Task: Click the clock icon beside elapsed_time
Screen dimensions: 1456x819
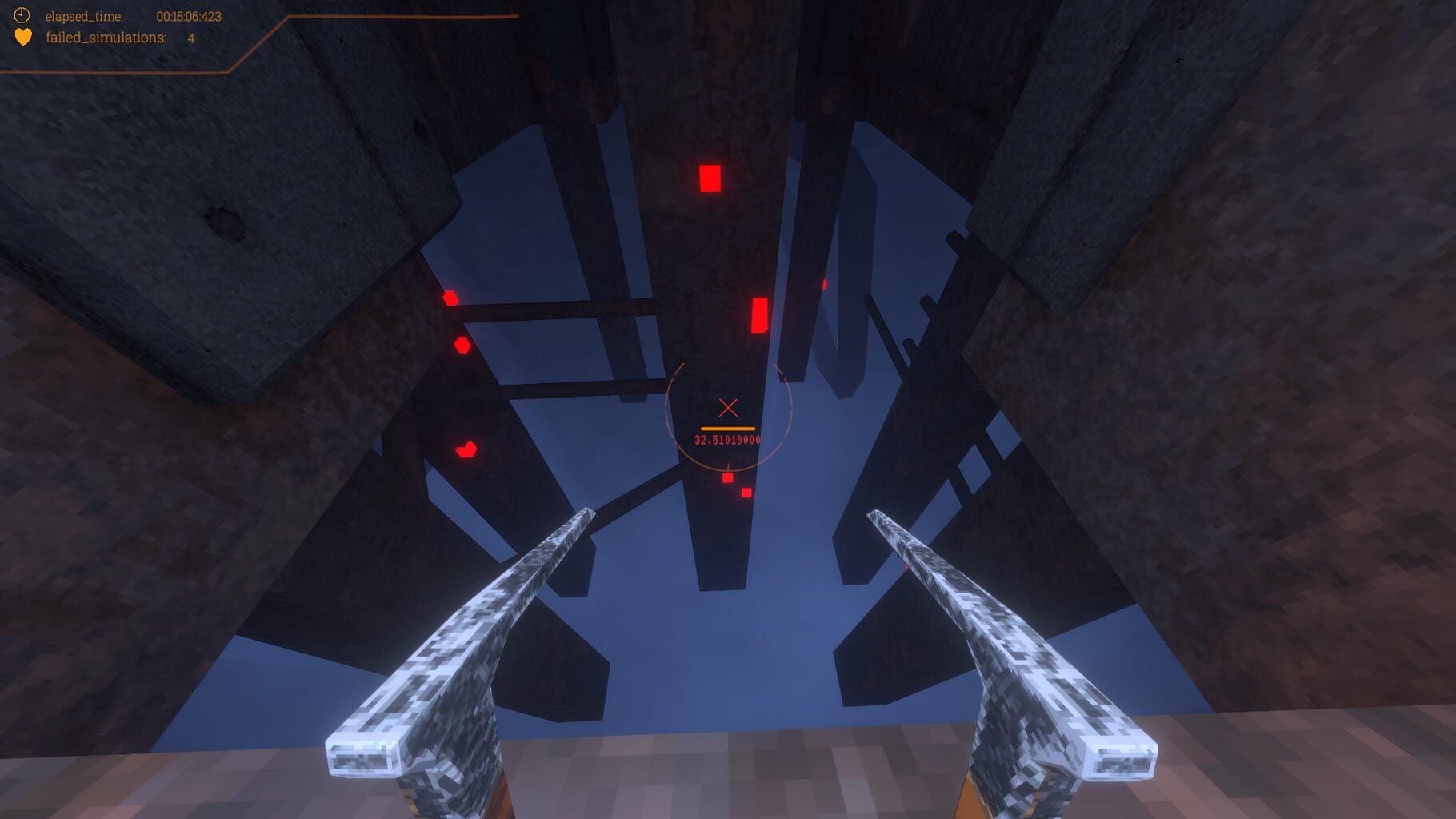Action: [x=22, y=14]
